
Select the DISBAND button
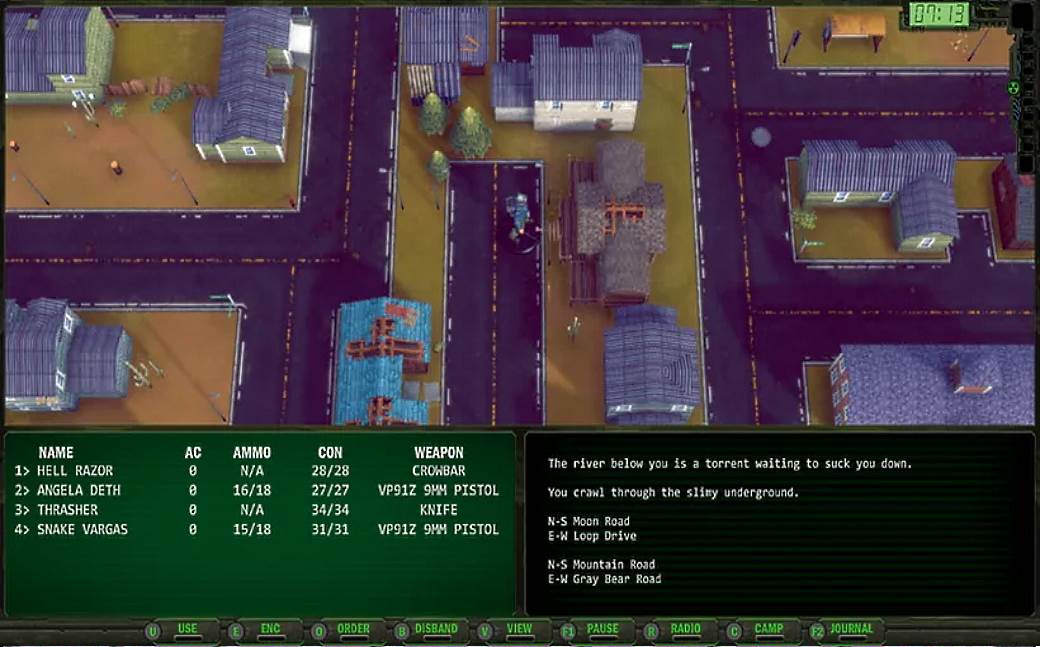pos(436,629)
